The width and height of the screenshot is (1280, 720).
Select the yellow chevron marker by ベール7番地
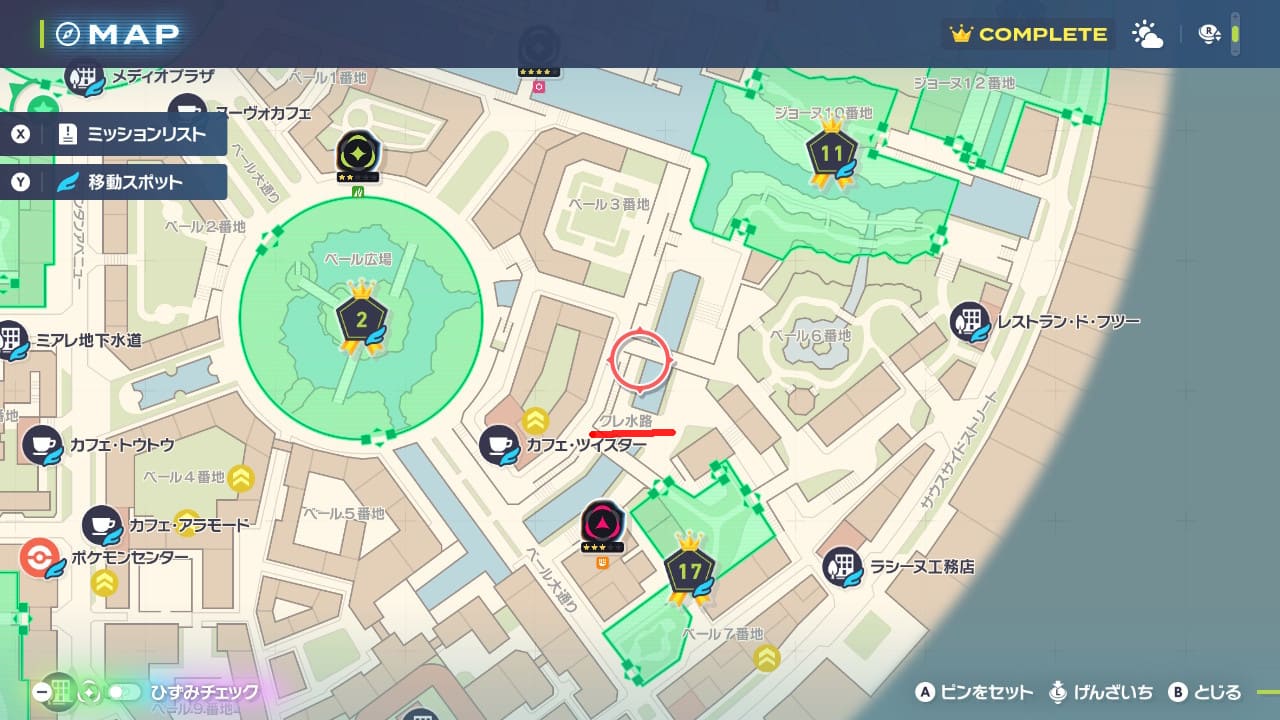[767, 657]
